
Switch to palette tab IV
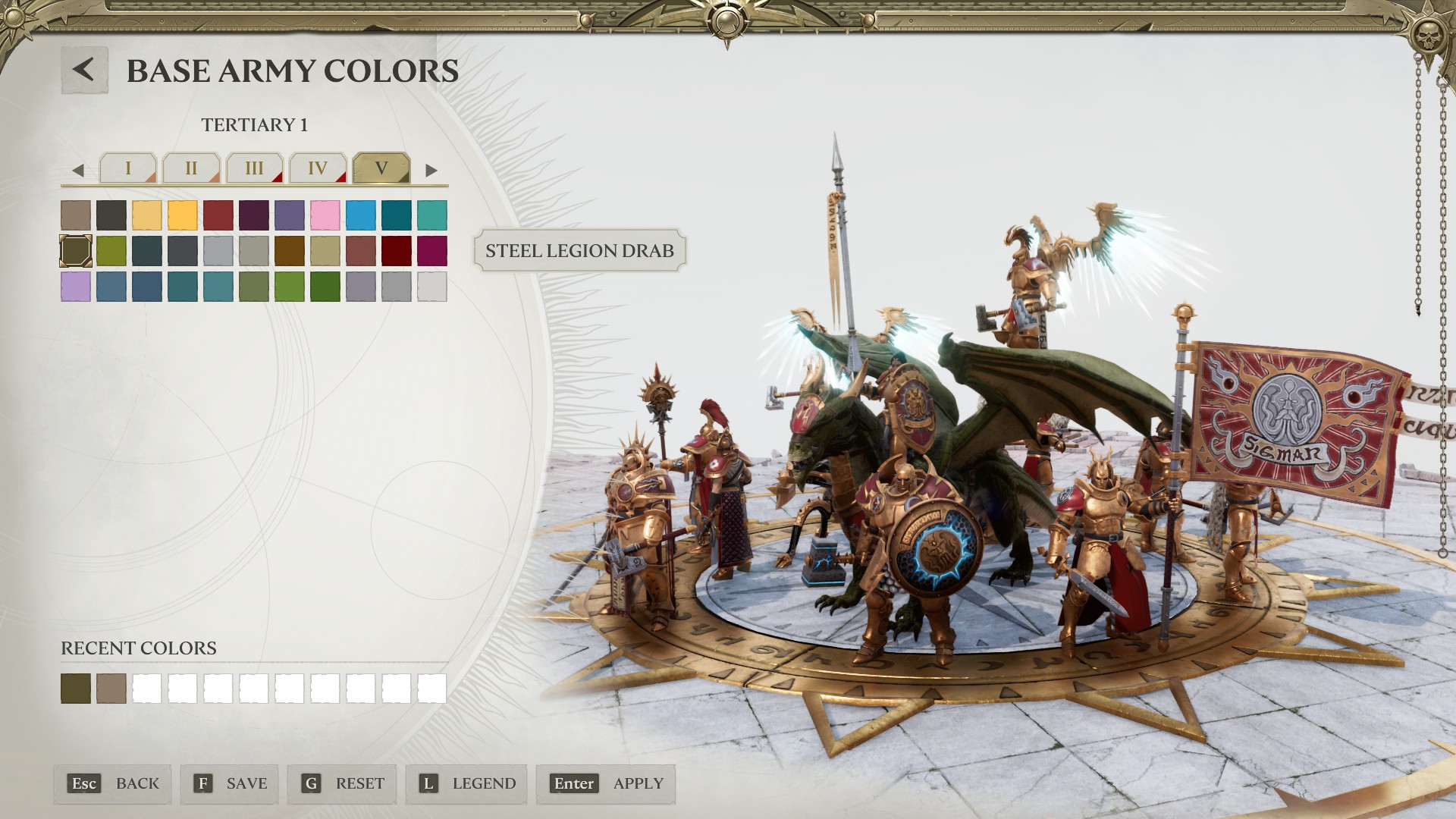click(x=318, y=168)
